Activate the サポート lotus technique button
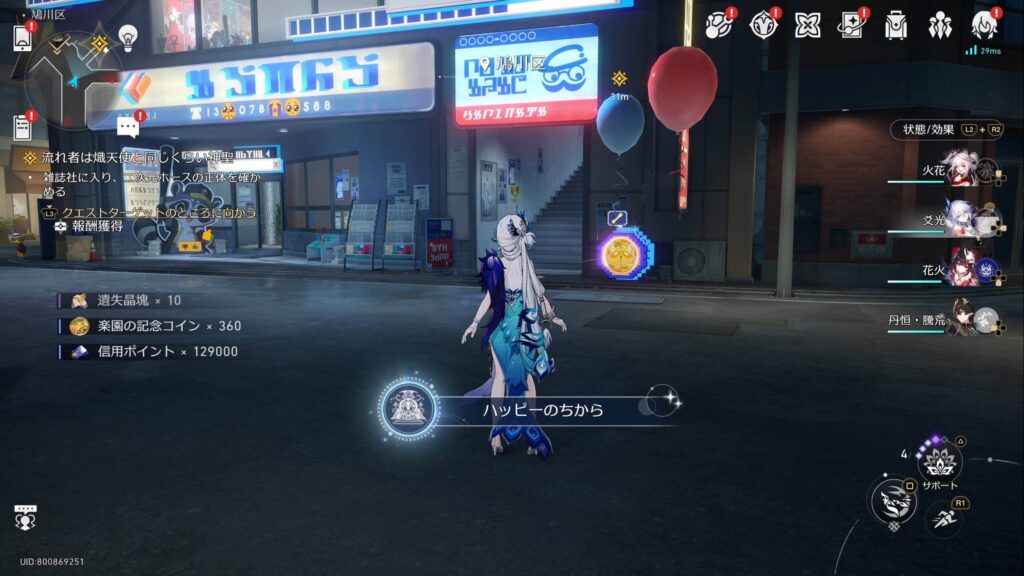 940,460
